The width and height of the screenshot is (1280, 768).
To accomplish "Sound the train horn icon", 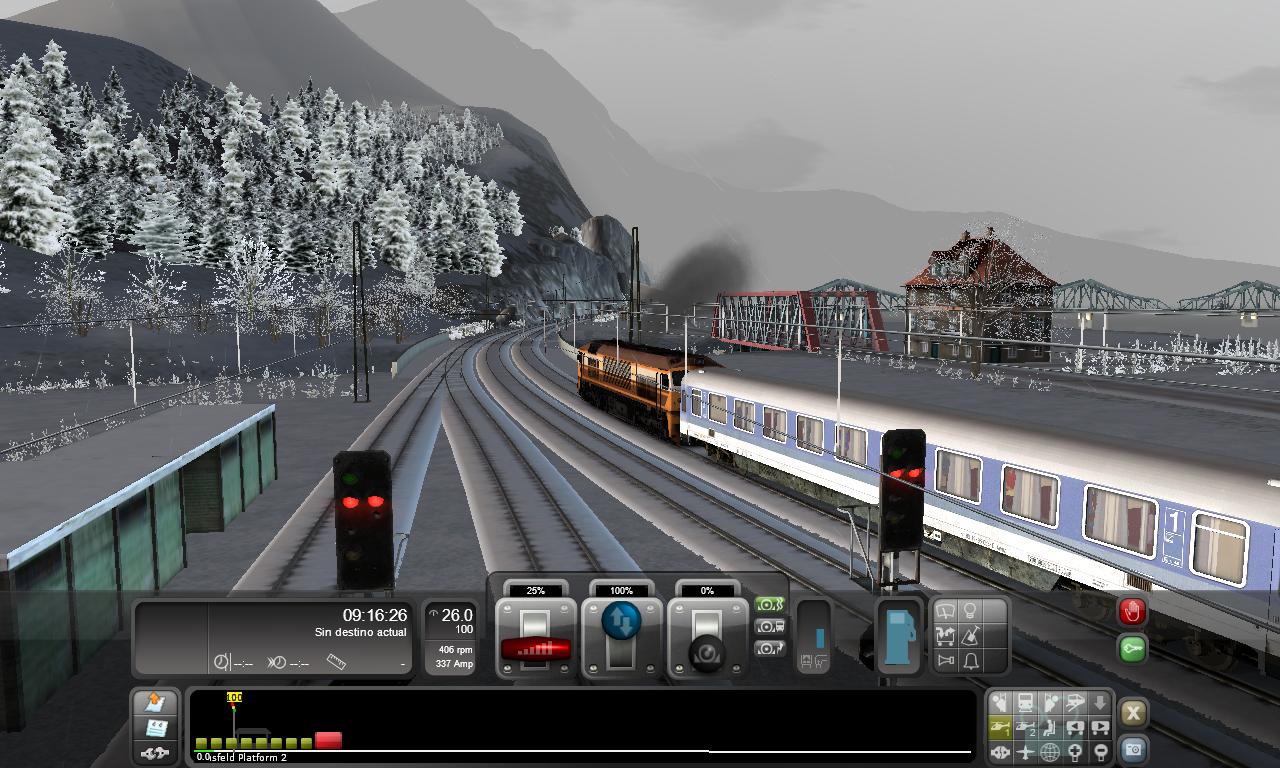I will [x=945, y=660].
